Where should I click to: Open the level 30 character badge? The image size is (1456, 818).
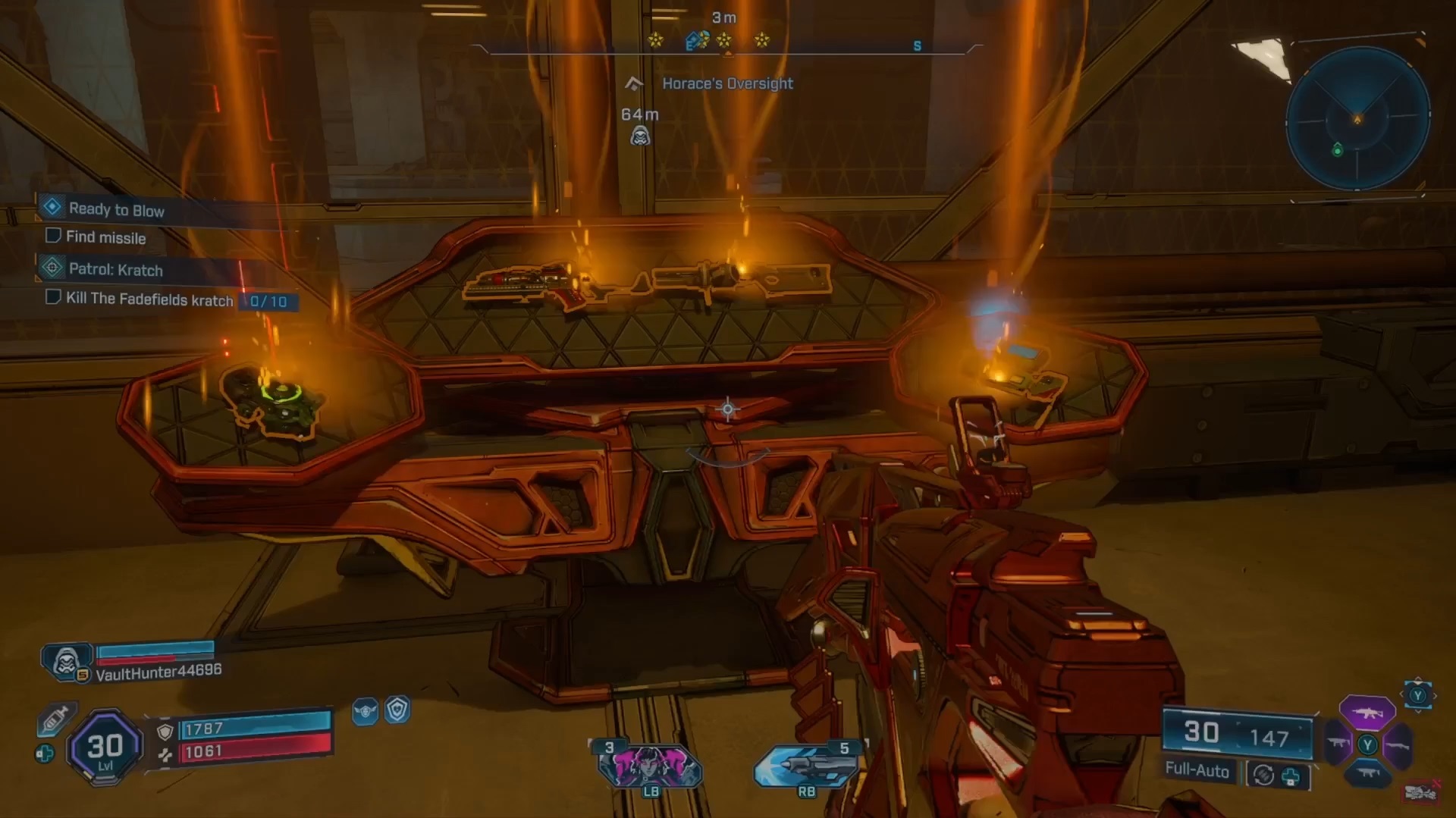coord(105,747)
